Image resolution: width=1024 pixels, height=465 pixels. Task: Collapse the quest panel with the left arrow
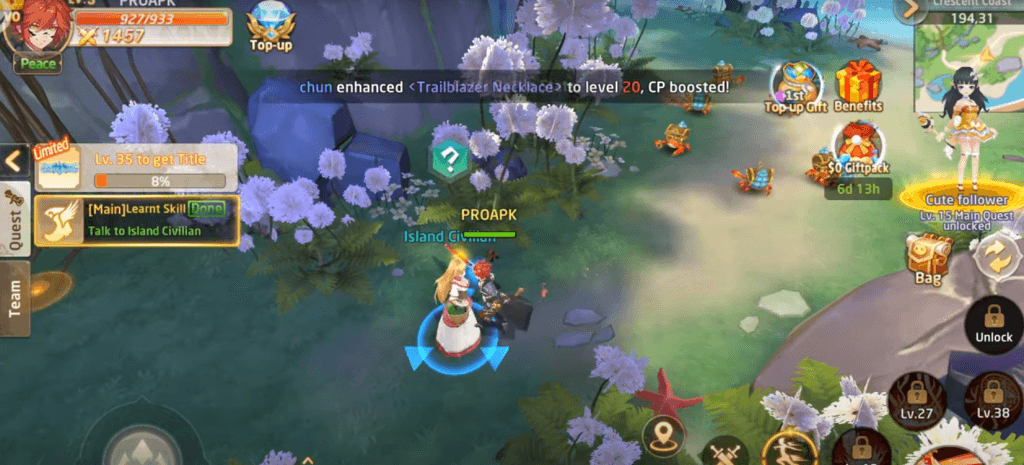[x=14, y=160]
